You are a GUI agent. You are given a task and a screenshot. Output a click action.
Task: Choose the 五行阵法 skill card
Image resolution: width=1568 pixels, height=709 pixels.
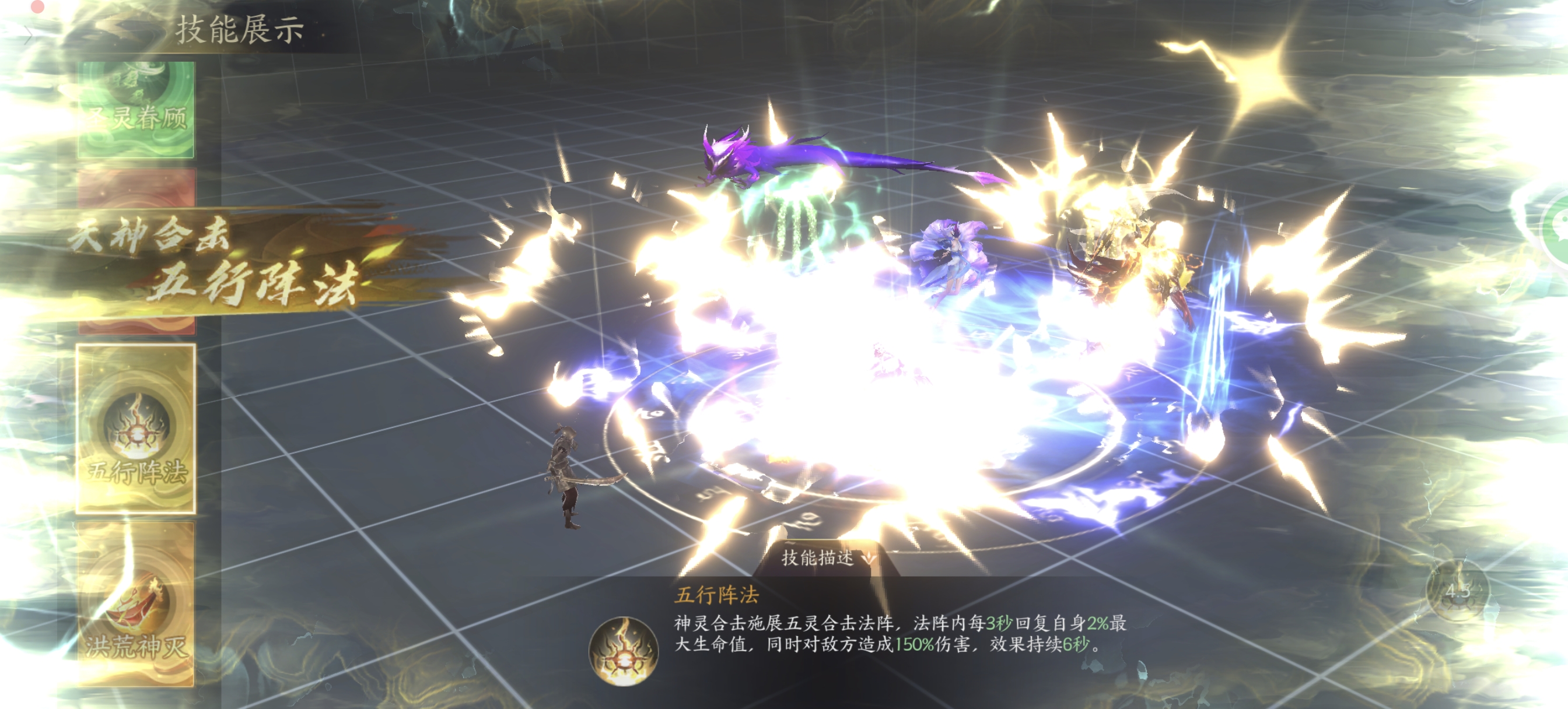pos(136,428)
